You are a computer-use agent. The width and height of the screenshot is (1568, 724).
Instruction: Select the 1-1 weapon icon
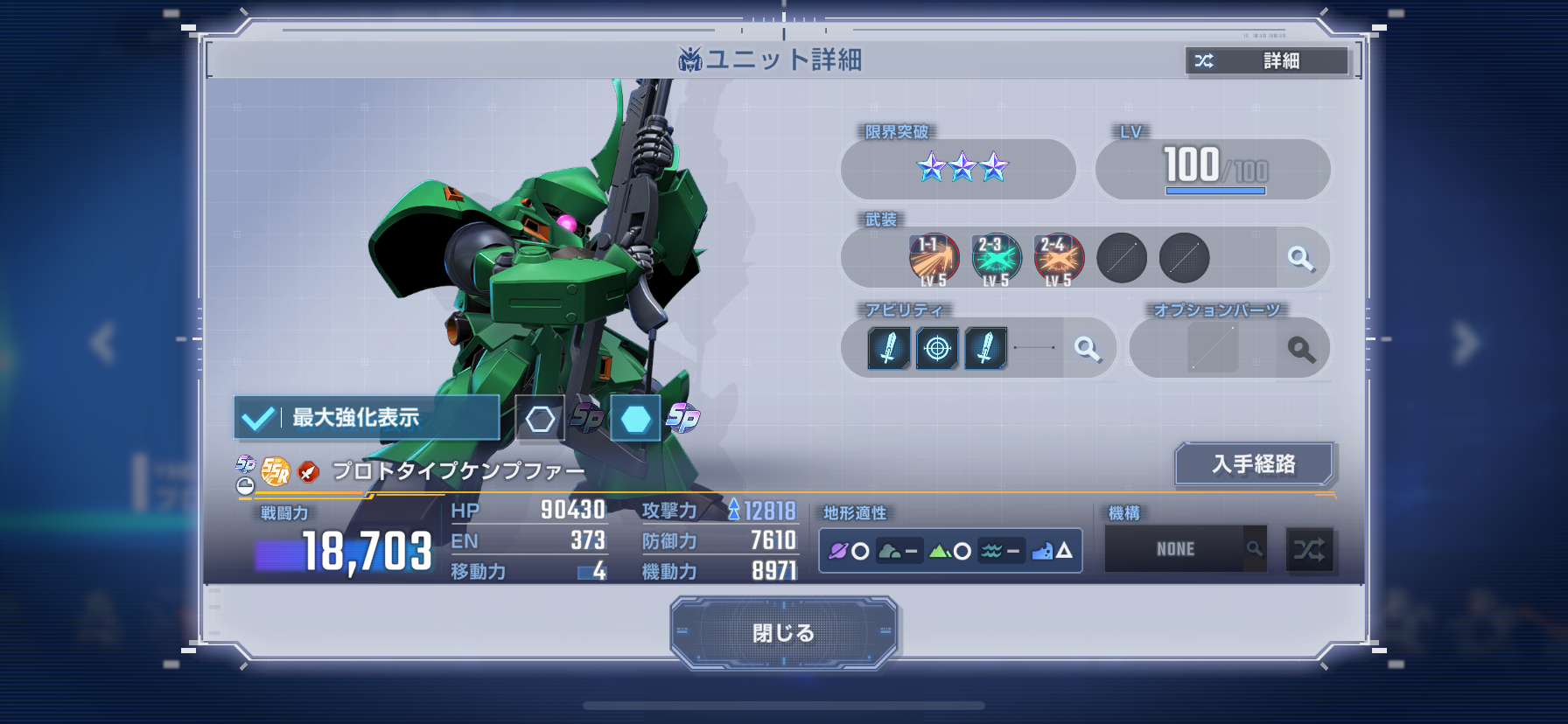click(x=934, y=259)
